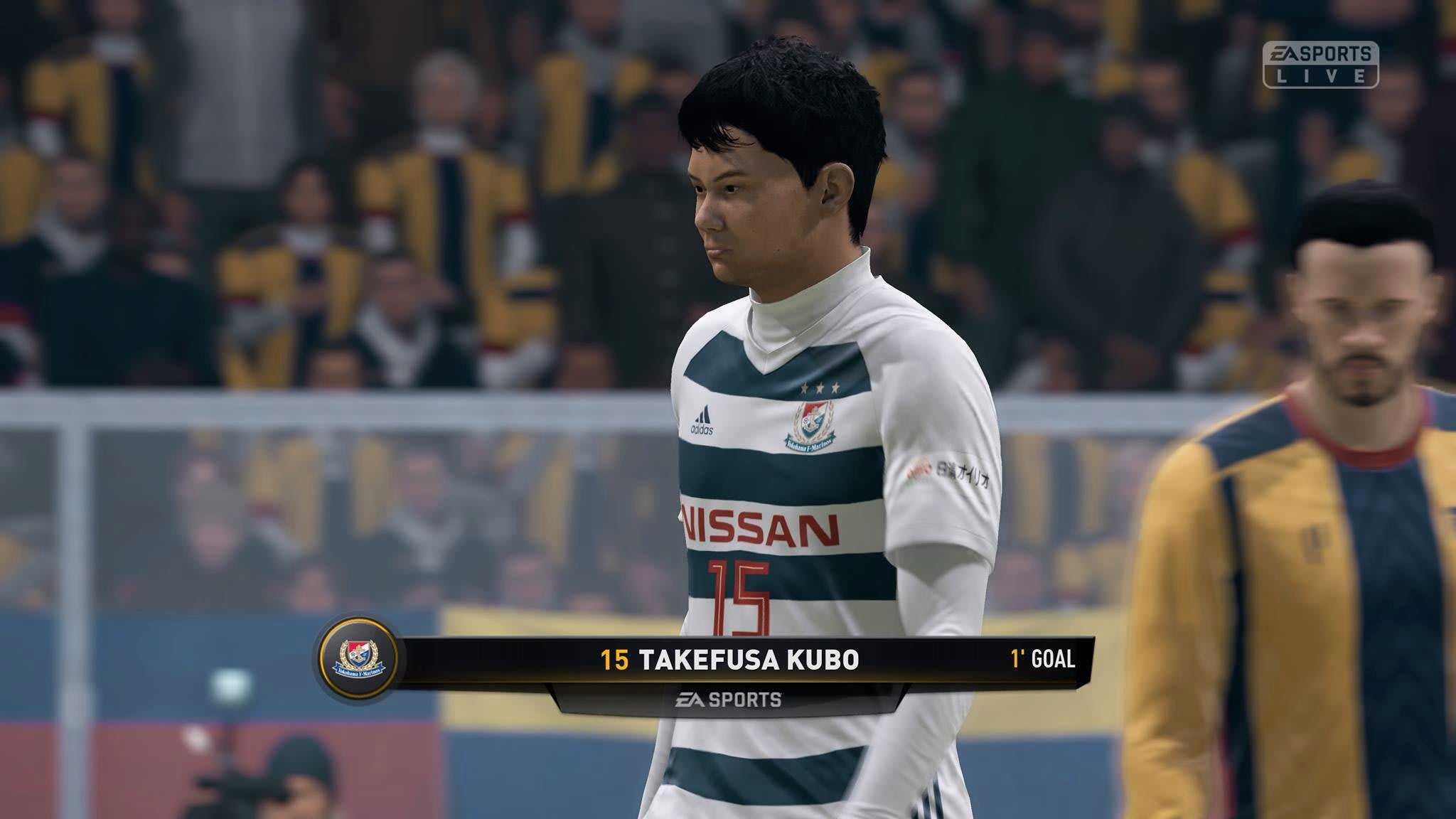Select the Takefusa Kubo goal scorer banner

(x=729, y=660)
